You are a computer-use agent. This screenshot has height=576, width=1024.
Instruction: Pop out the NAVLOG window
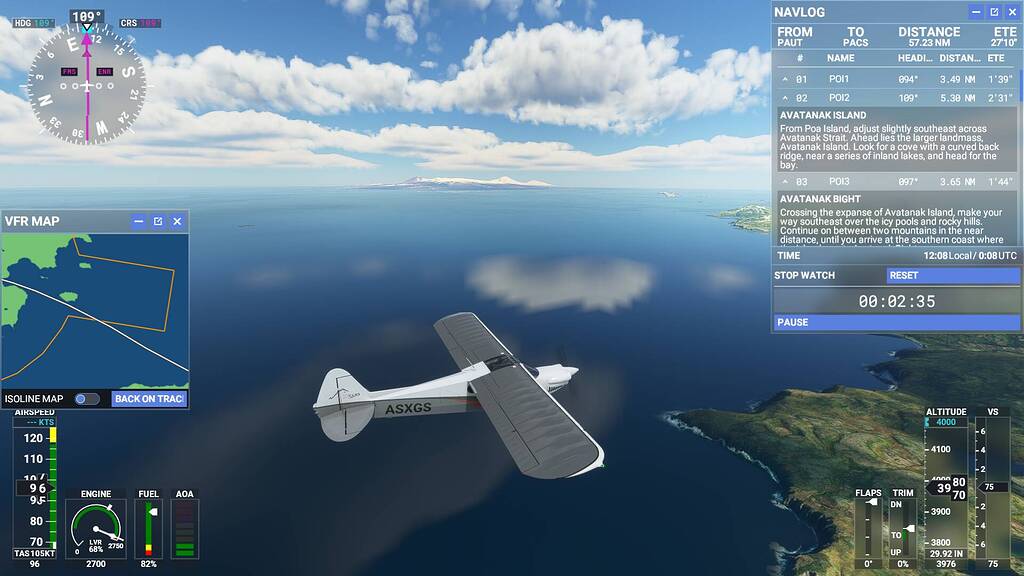point(994,12)
